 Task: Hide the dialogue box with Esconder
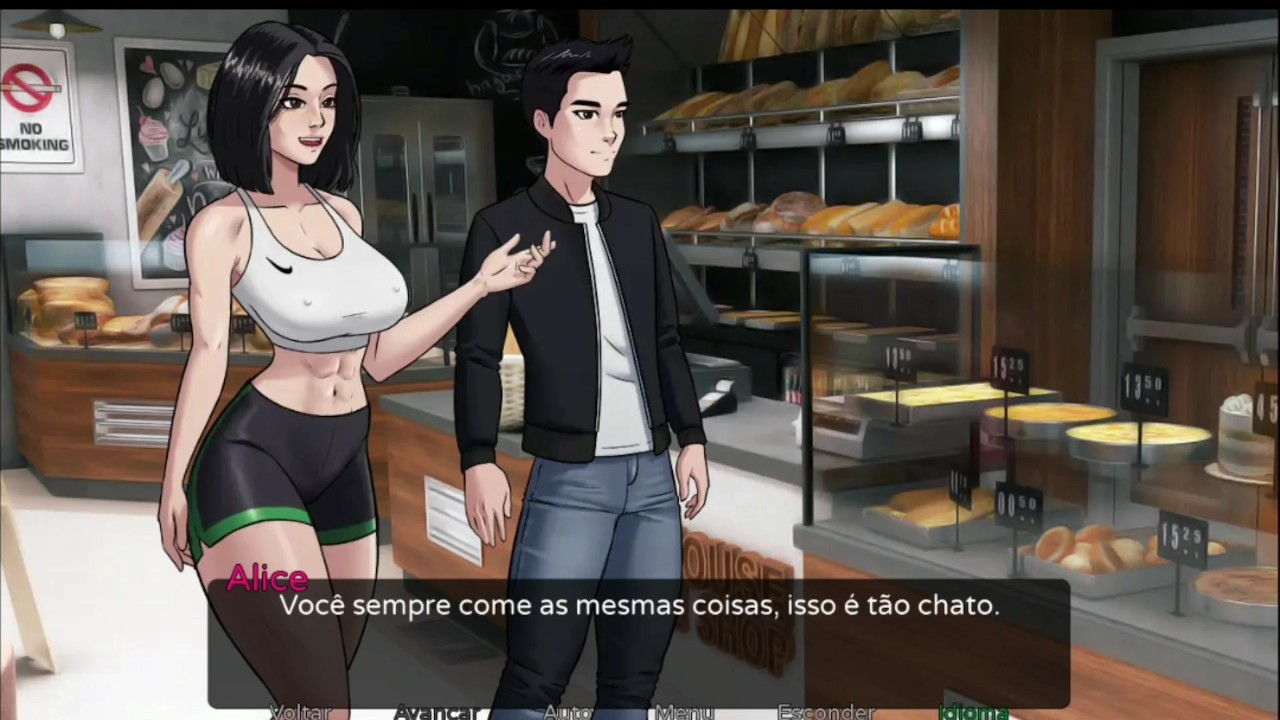click(x=826, y=712)
